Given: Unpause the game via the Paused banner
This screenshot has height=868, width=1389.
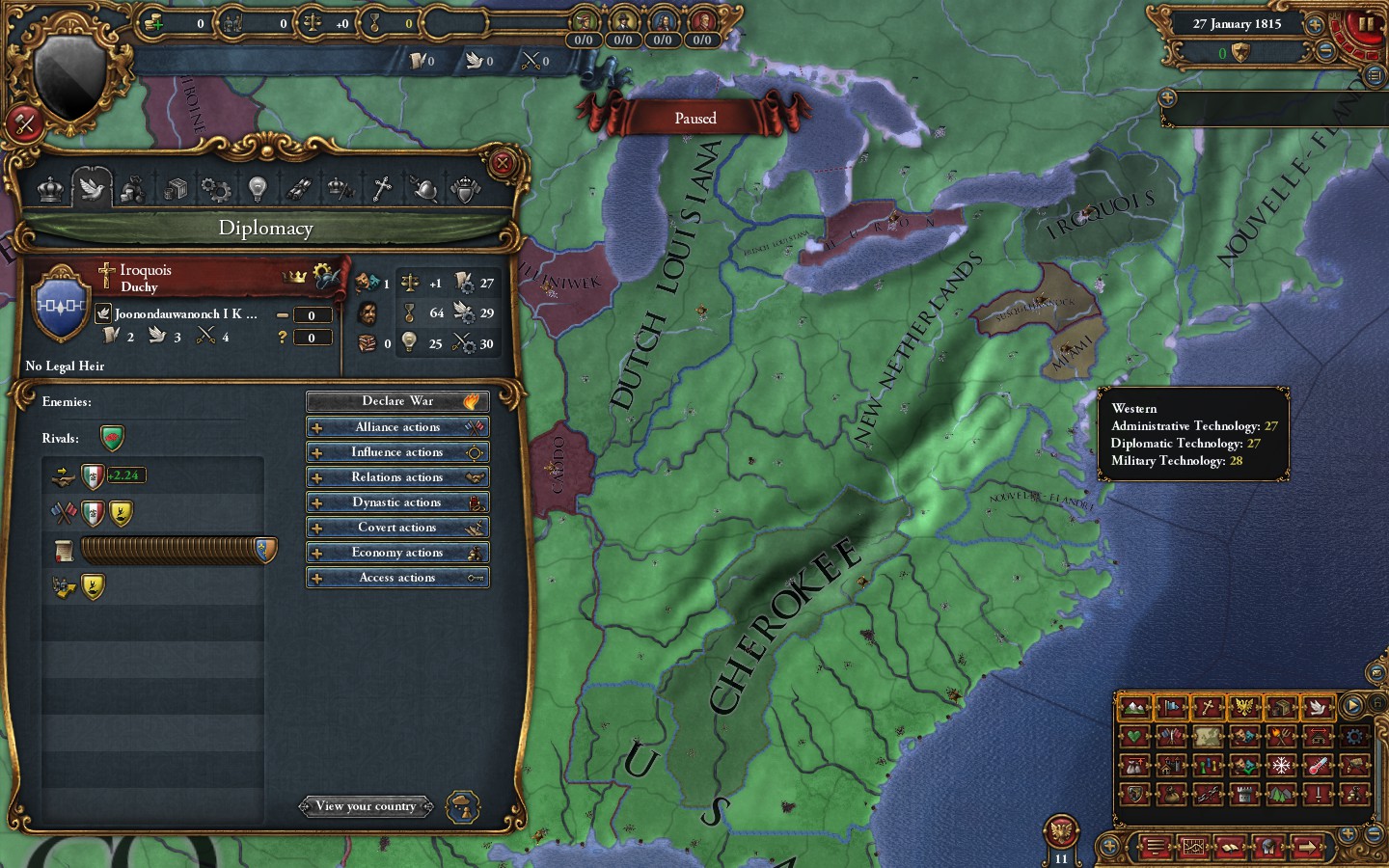Looking at the screenshot, I should 696,118.
